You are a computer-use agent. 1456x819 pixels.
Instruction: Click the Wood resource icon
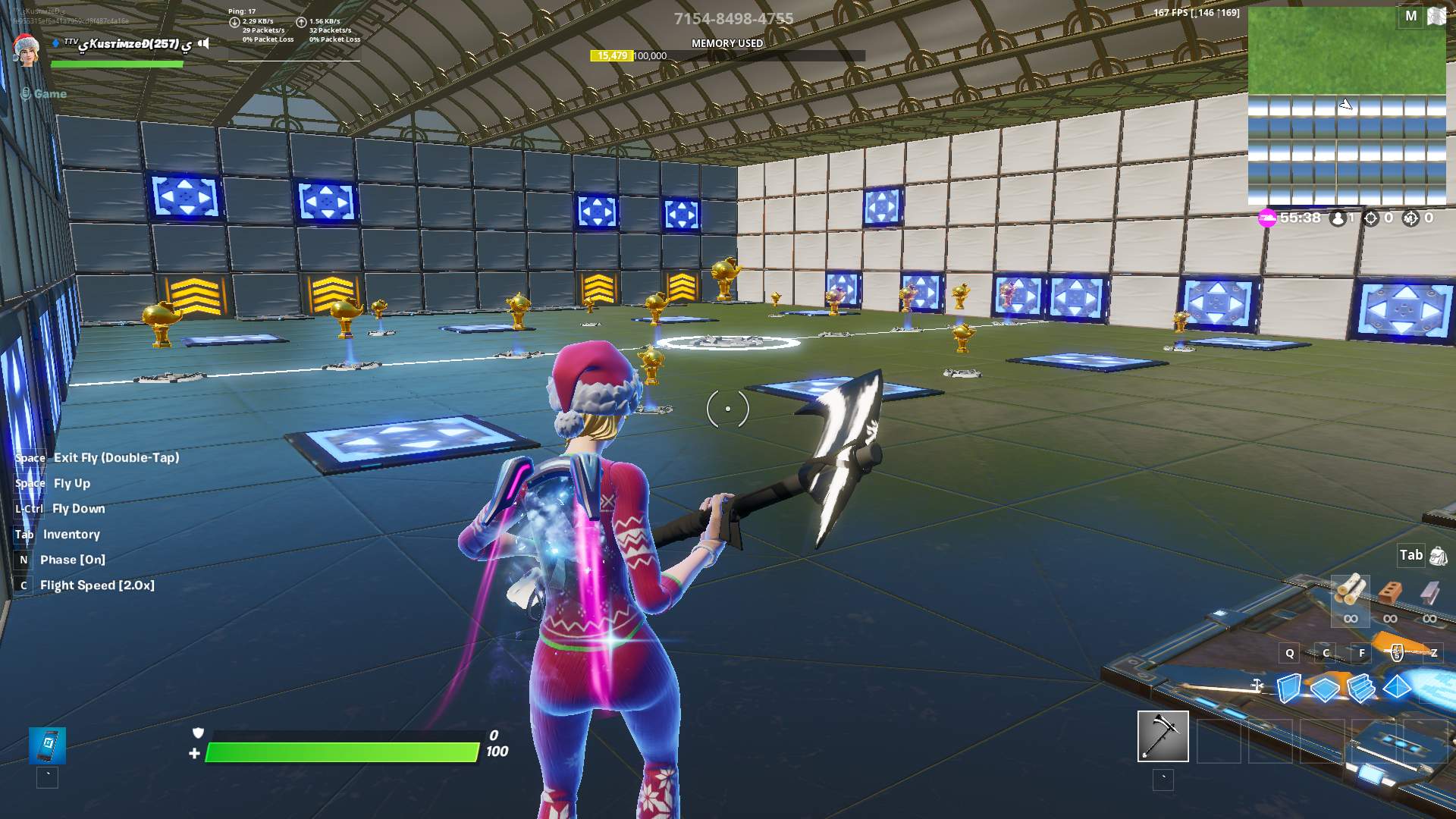[x=1351, y=589]
